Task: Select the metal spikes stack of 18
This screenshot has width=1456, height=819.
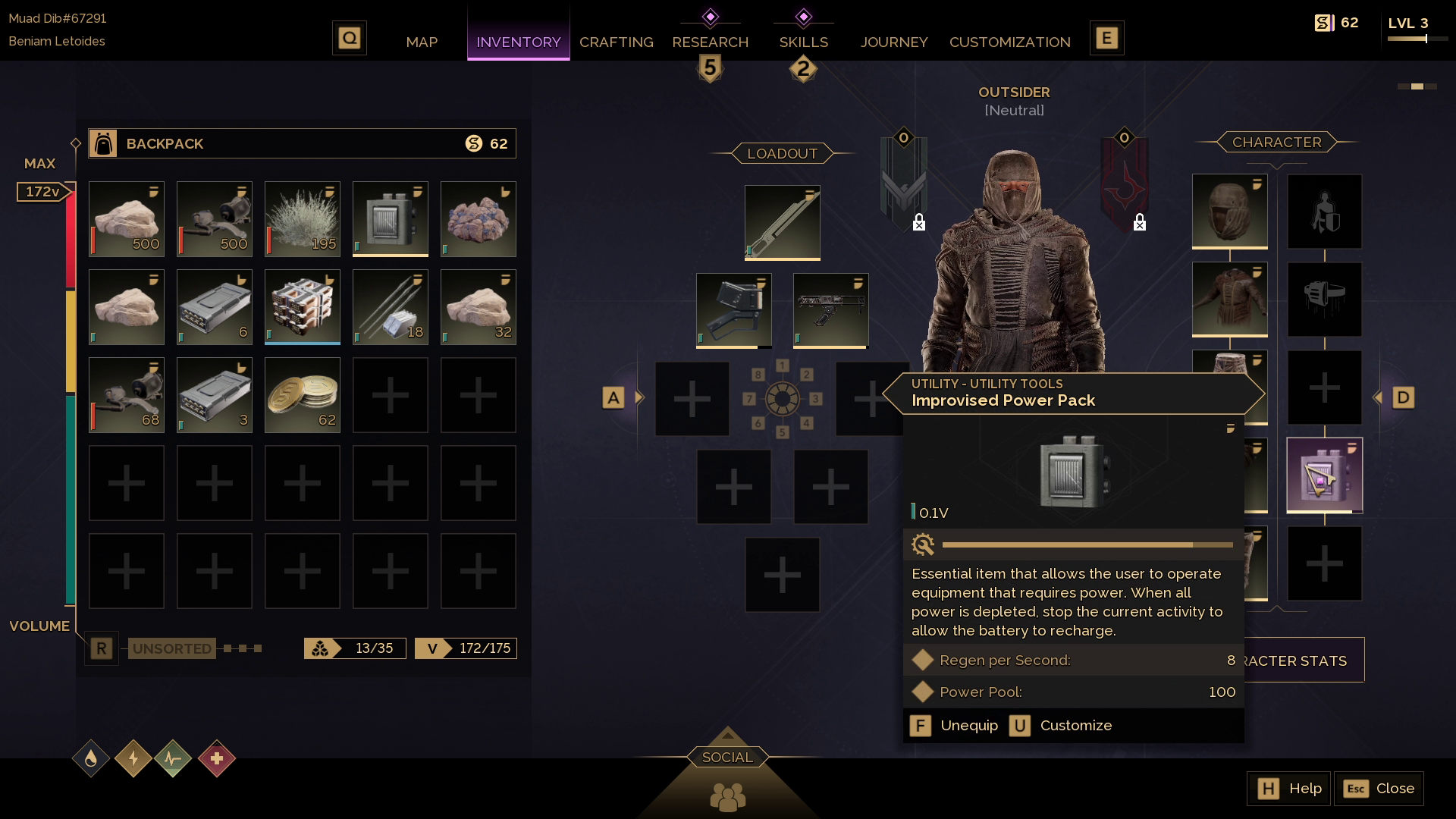Action: [x=391, y=307]
